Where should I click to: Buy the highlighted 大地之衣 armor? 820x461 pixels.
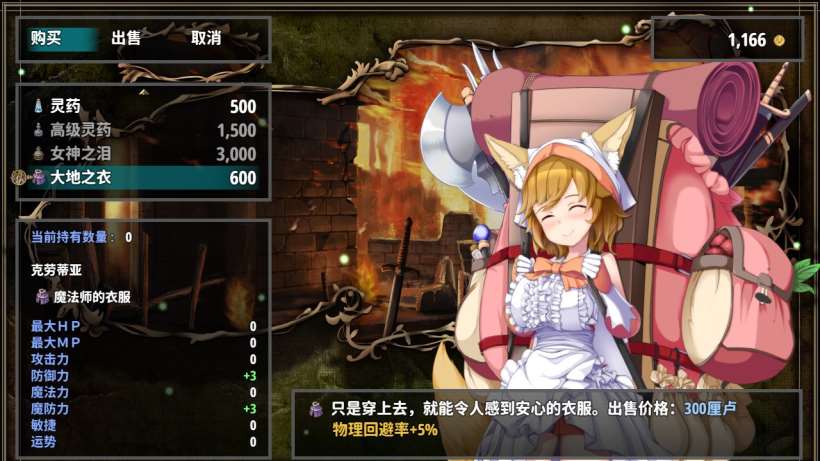click(x=143, y=178)
